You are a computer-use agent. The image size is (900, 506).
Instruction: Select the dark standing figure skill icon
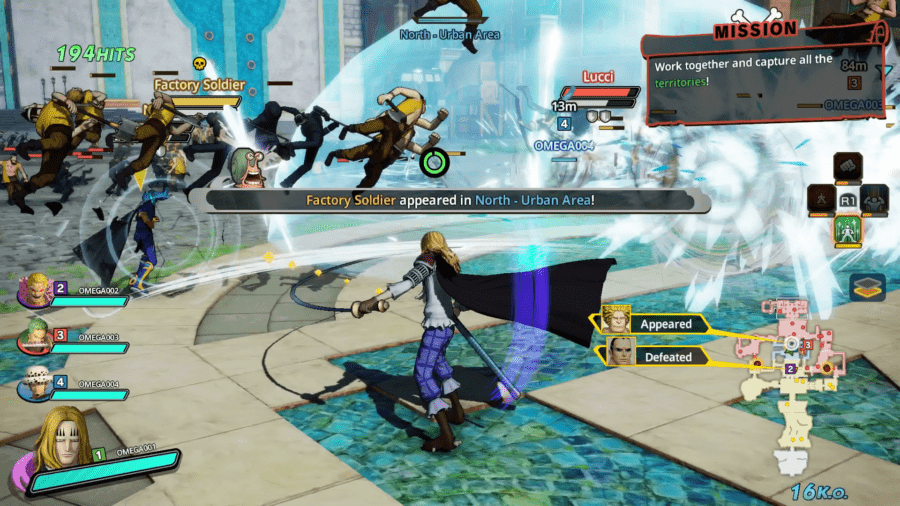pyautogui.click(x=821, y=198)
